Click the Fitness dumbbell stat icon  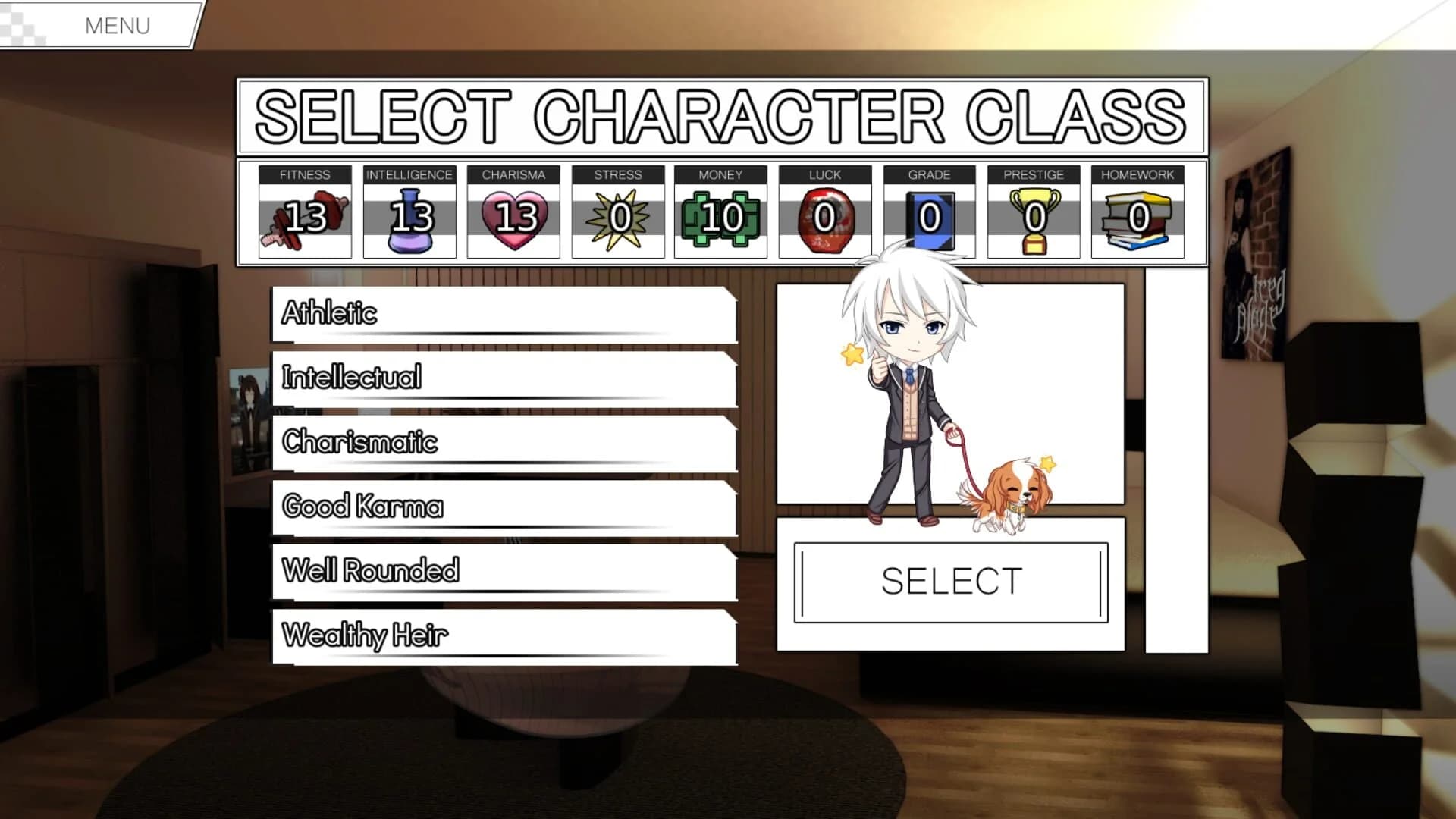click(303, 220)
